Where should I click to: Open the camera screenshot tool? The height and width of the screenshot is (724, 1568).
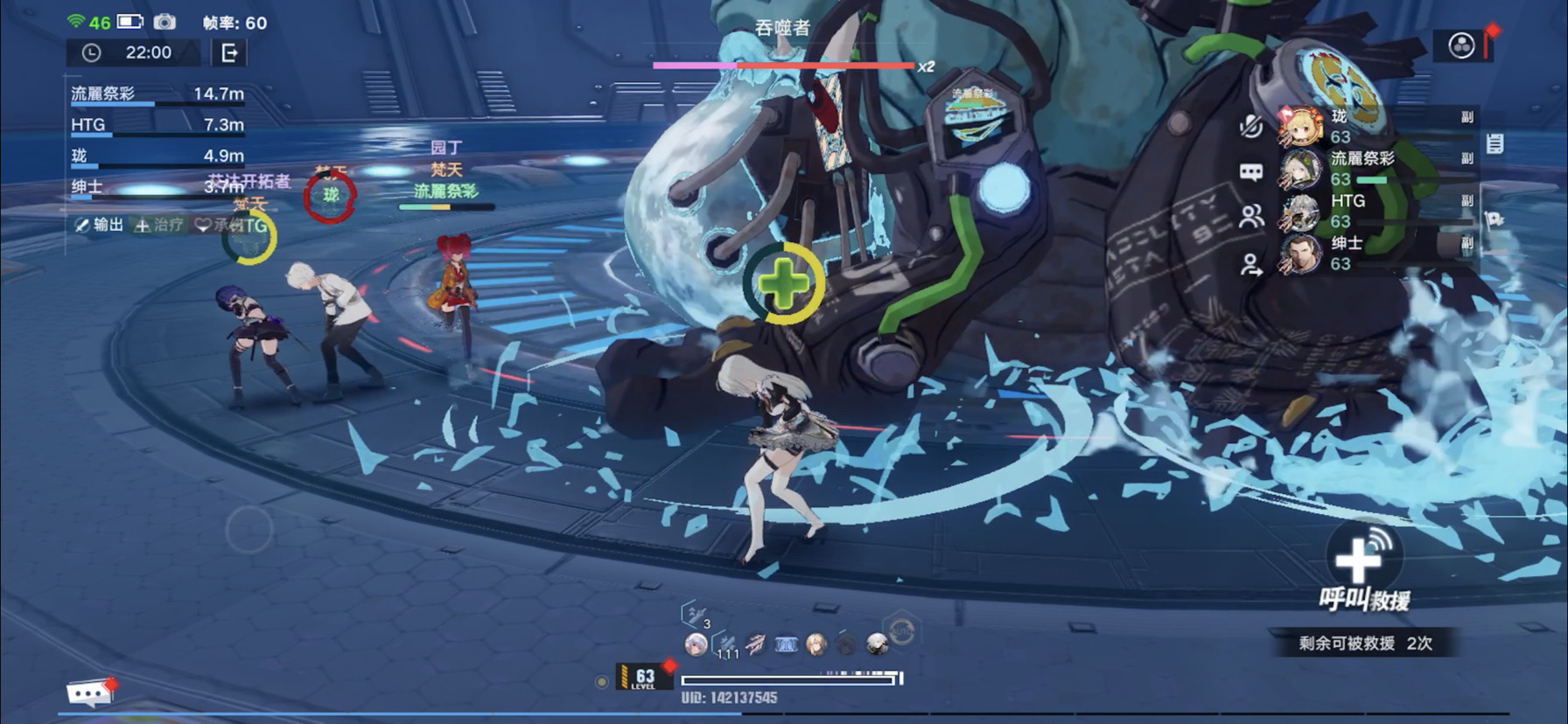tap(164, 22)
